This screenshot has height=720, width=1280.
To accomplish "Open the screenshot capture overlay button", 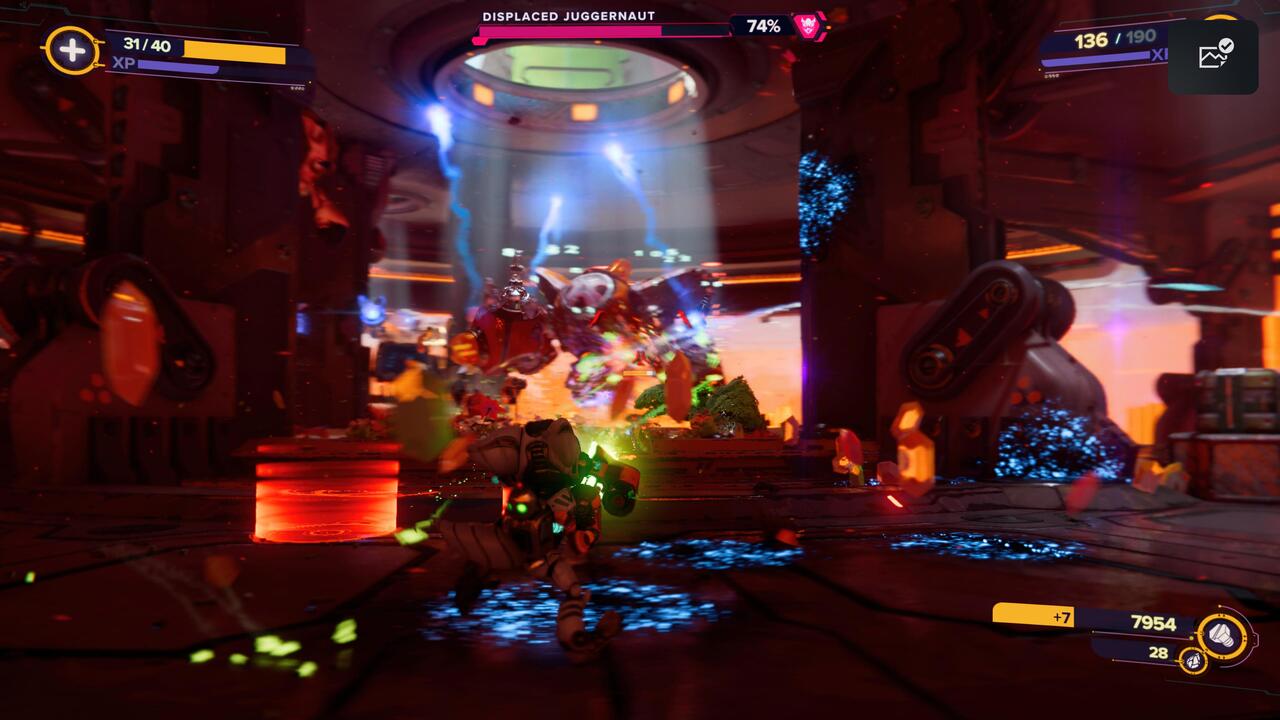I will (1213, 56).
